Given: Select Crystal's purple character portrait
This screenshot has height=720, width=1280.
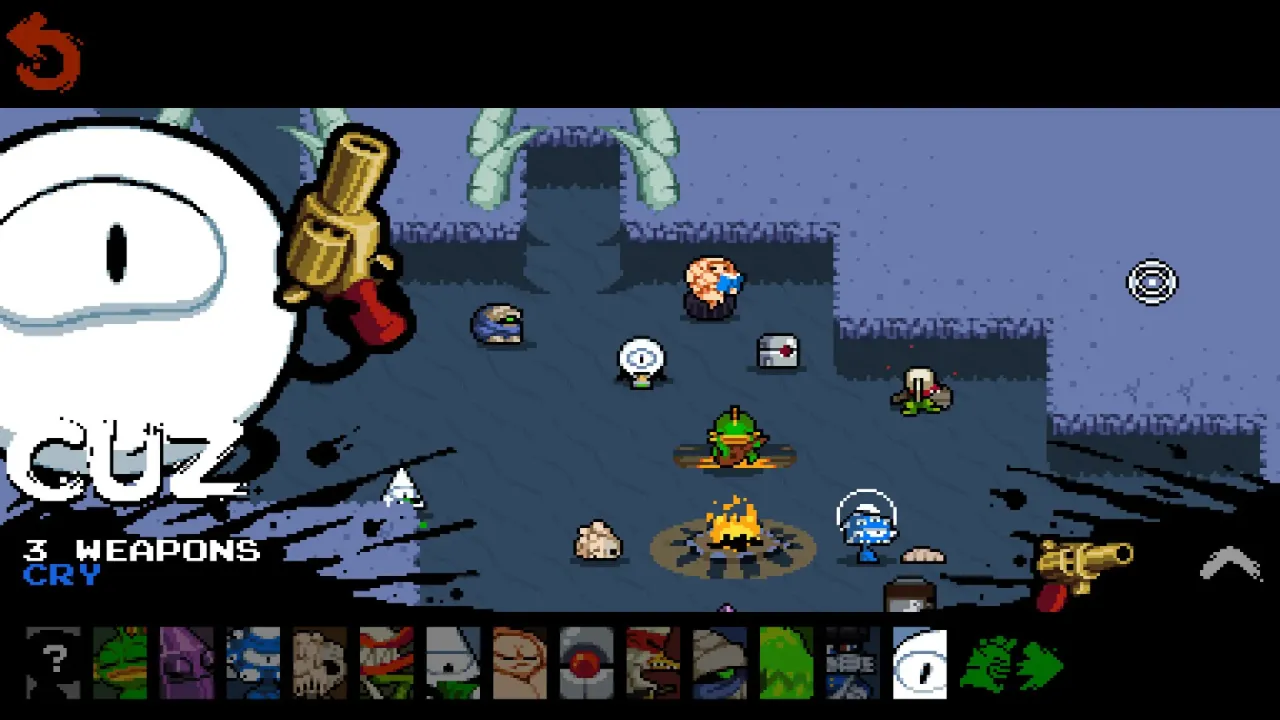Looking at the screenshot, I should [x=187, y=662].
